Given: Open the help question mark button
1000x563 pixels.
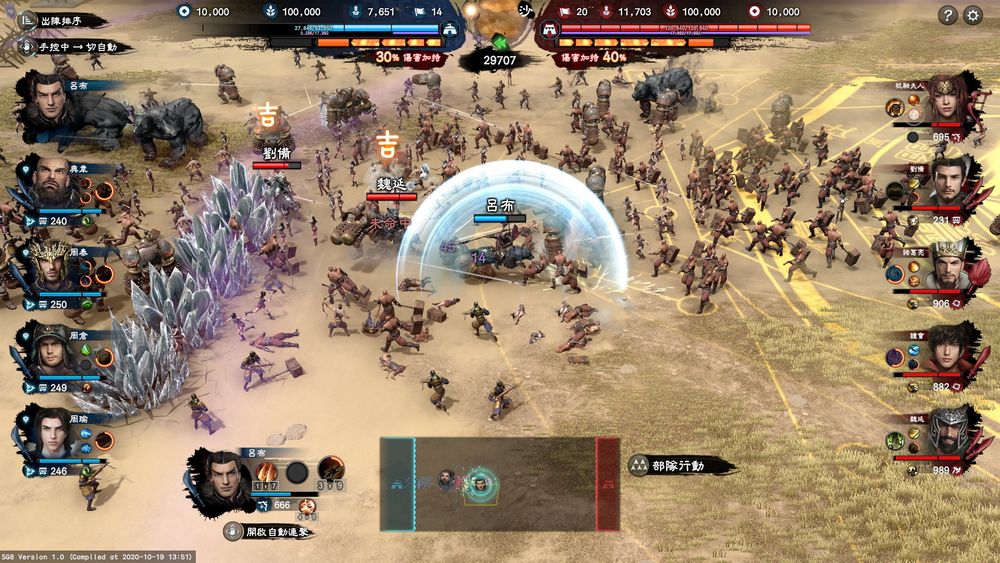Looking at the screenshot, I should (948, 15).
